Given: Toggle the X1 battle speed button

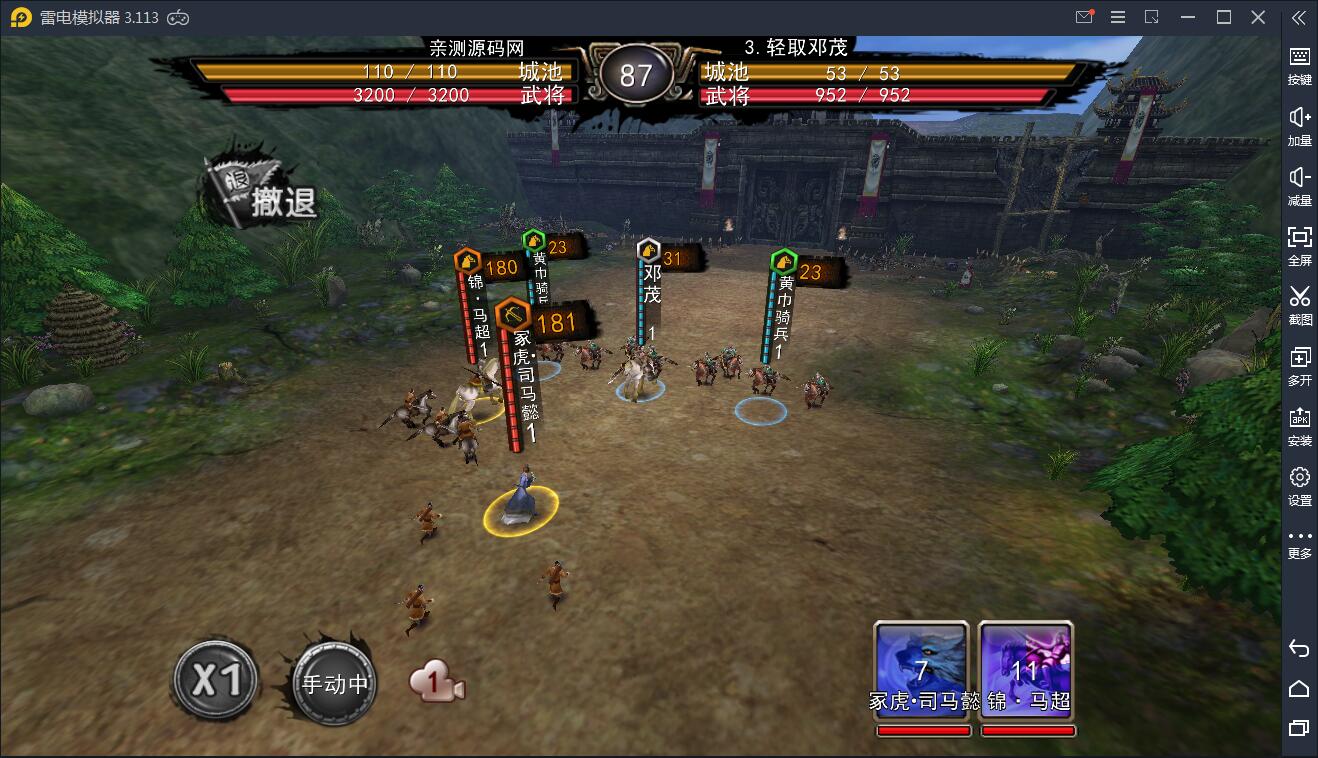Looking at the screenshot, I should pos(215,681).
